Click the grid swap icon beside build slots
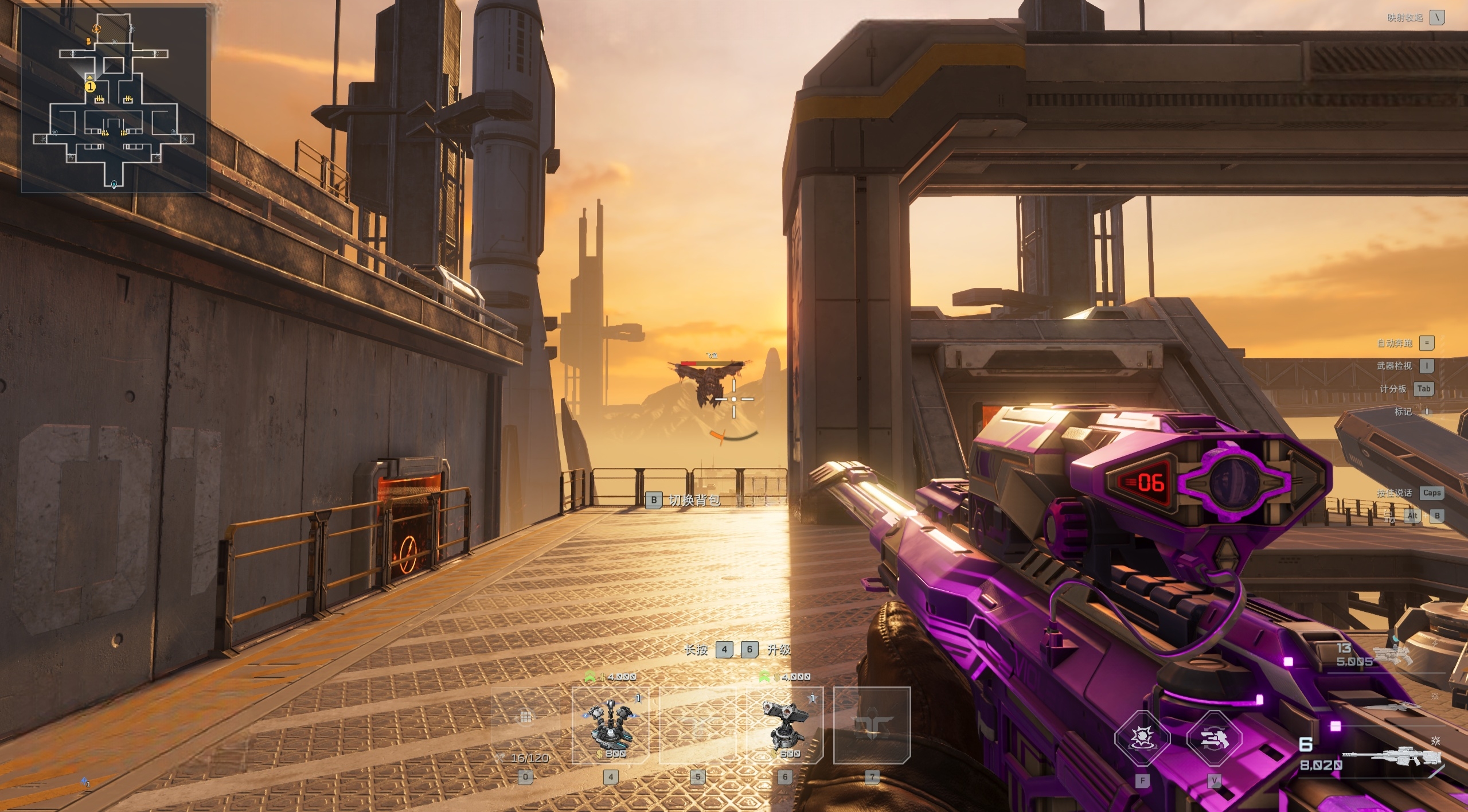The image size is (1468, 812). point(525,717)
